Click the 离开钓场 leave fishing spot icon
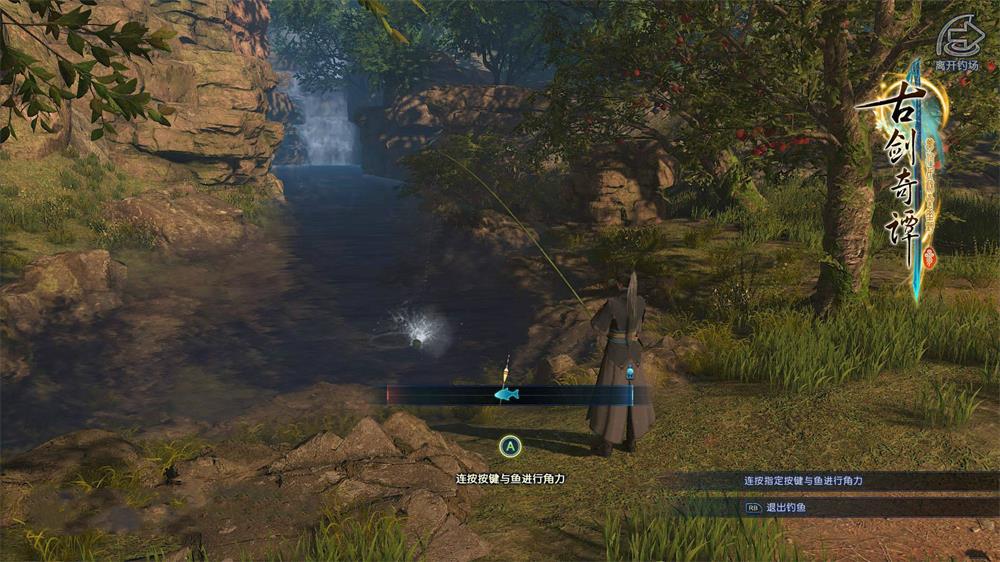 point(957,40)
